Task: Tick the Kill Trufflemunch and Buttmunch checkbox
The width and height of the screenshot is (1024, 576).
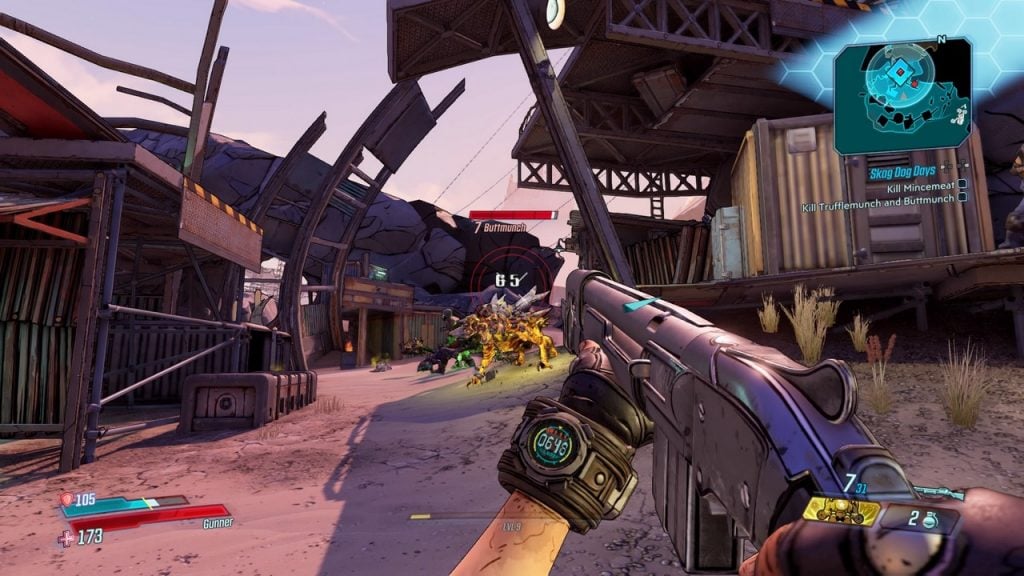Action: (961, 197)
